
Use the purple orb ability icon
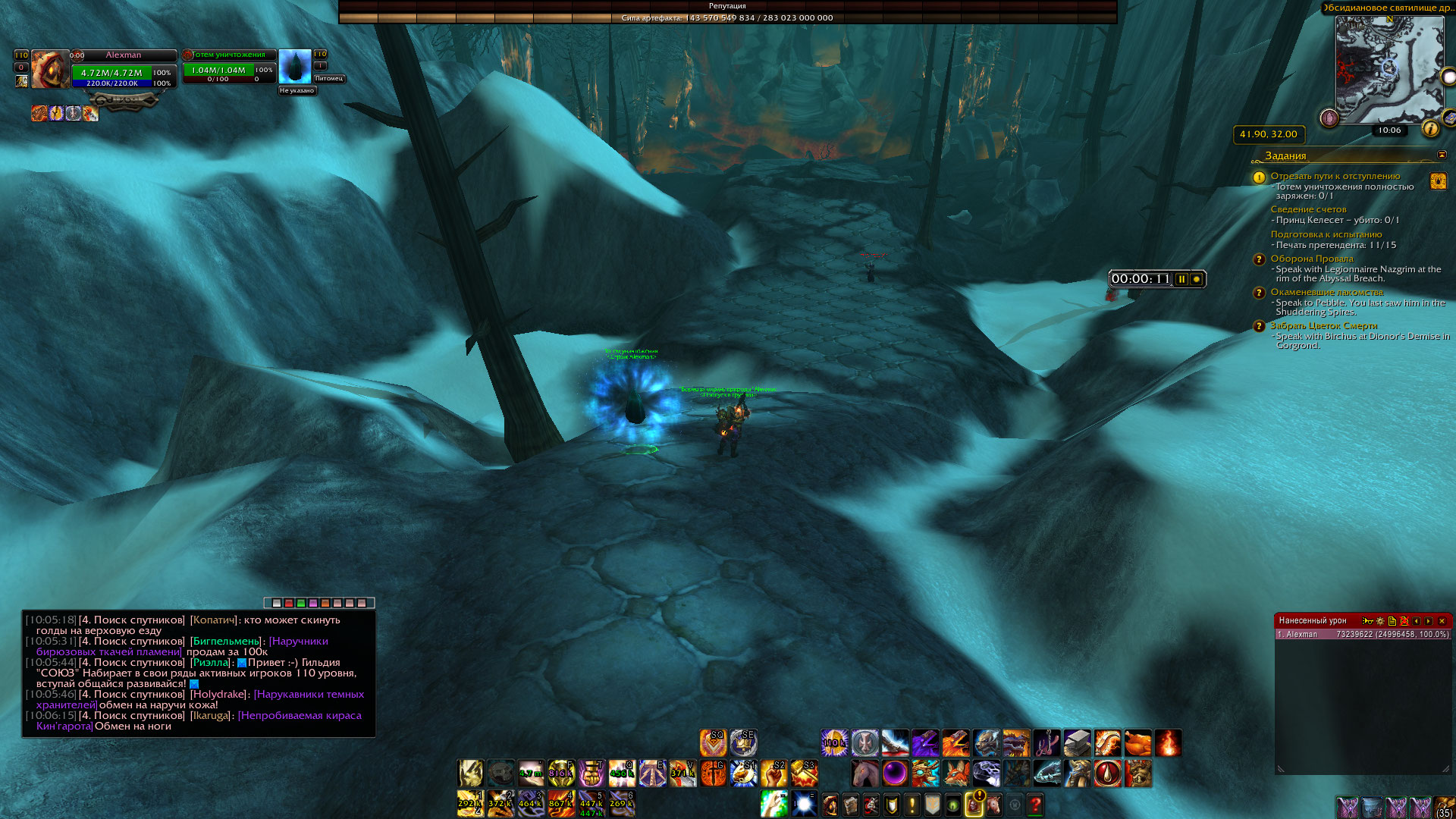click(895, 773)
